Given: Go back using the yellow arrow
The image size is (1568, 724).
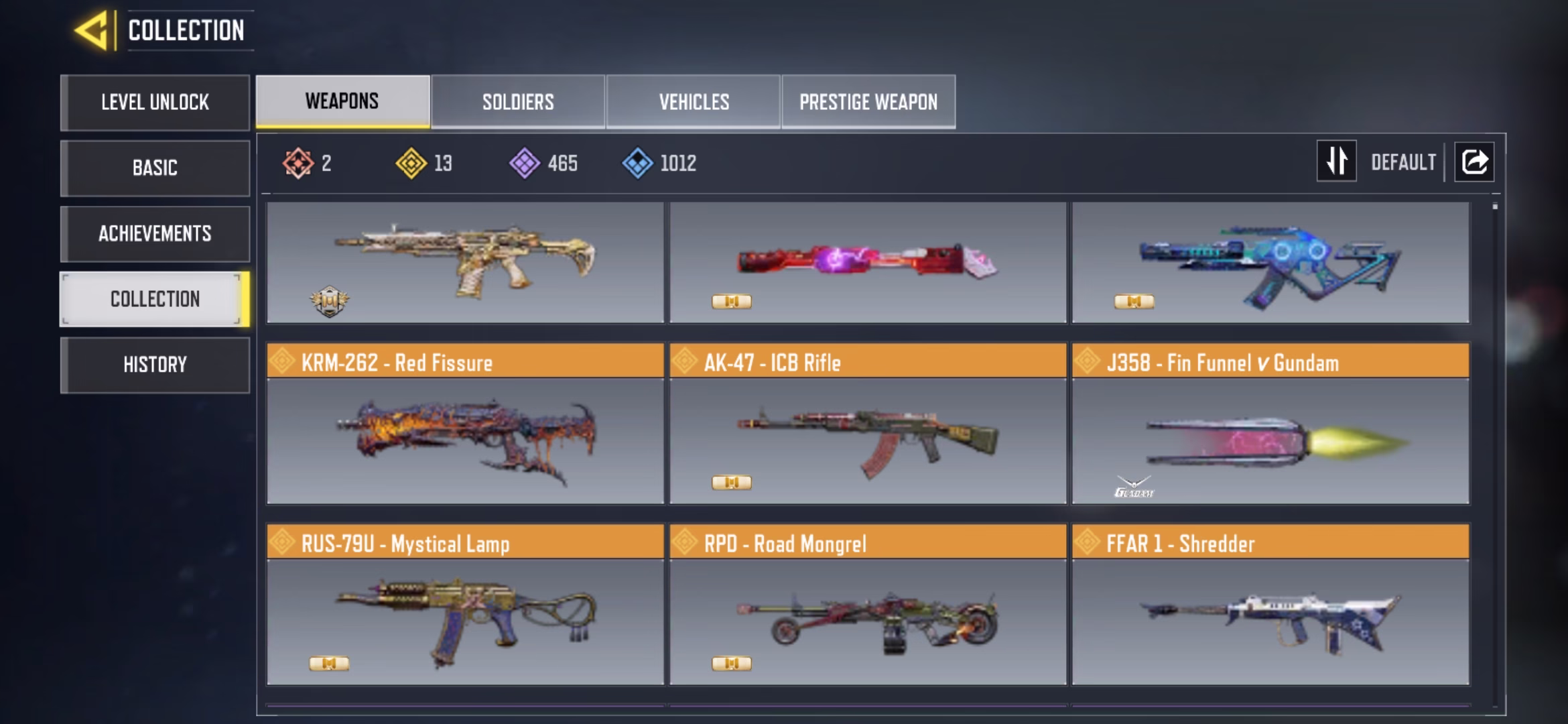Looking at the screenshot, I should coord(90,31).
